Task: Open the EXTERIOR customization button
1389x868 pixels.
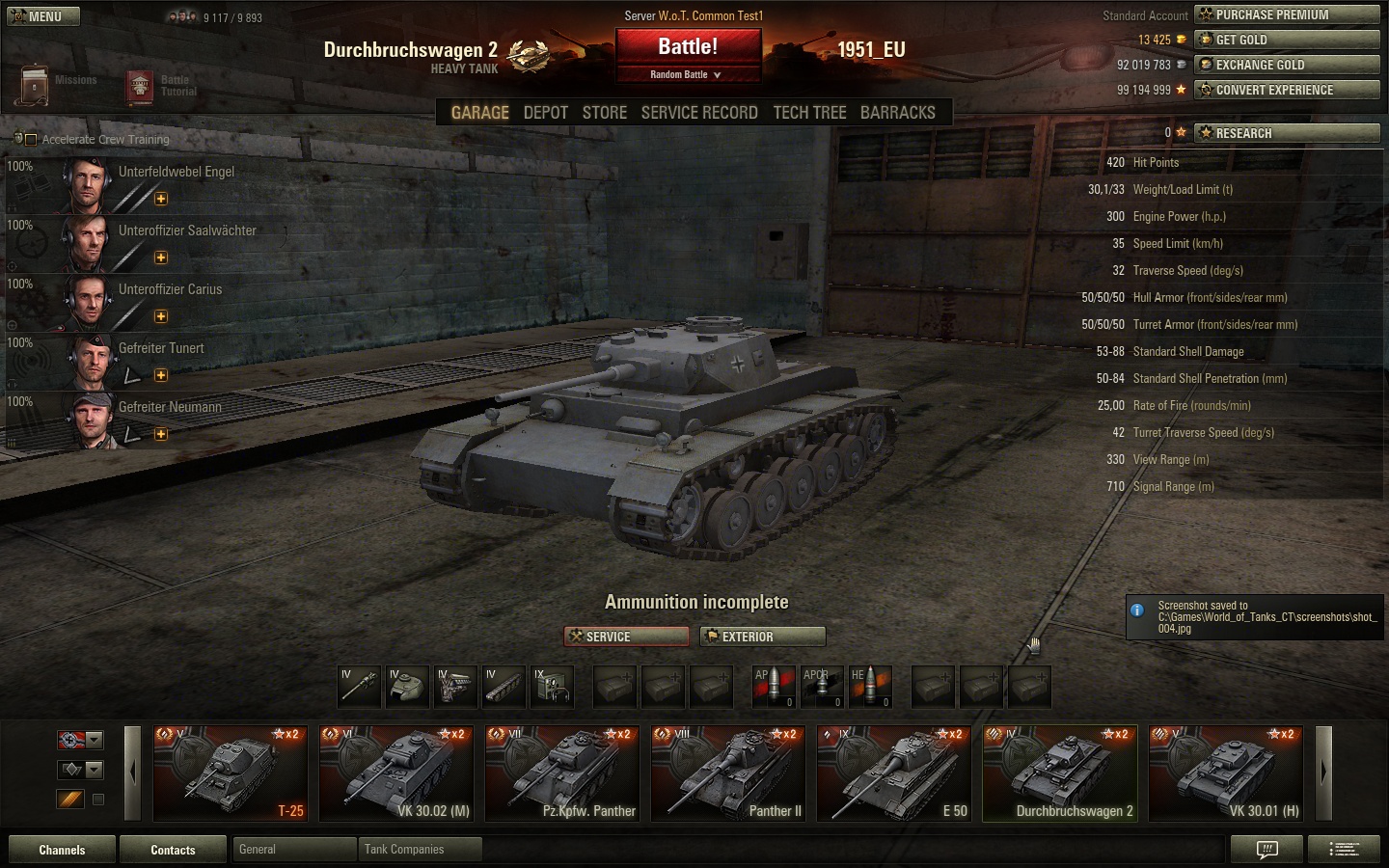Action: pos(762,637)
